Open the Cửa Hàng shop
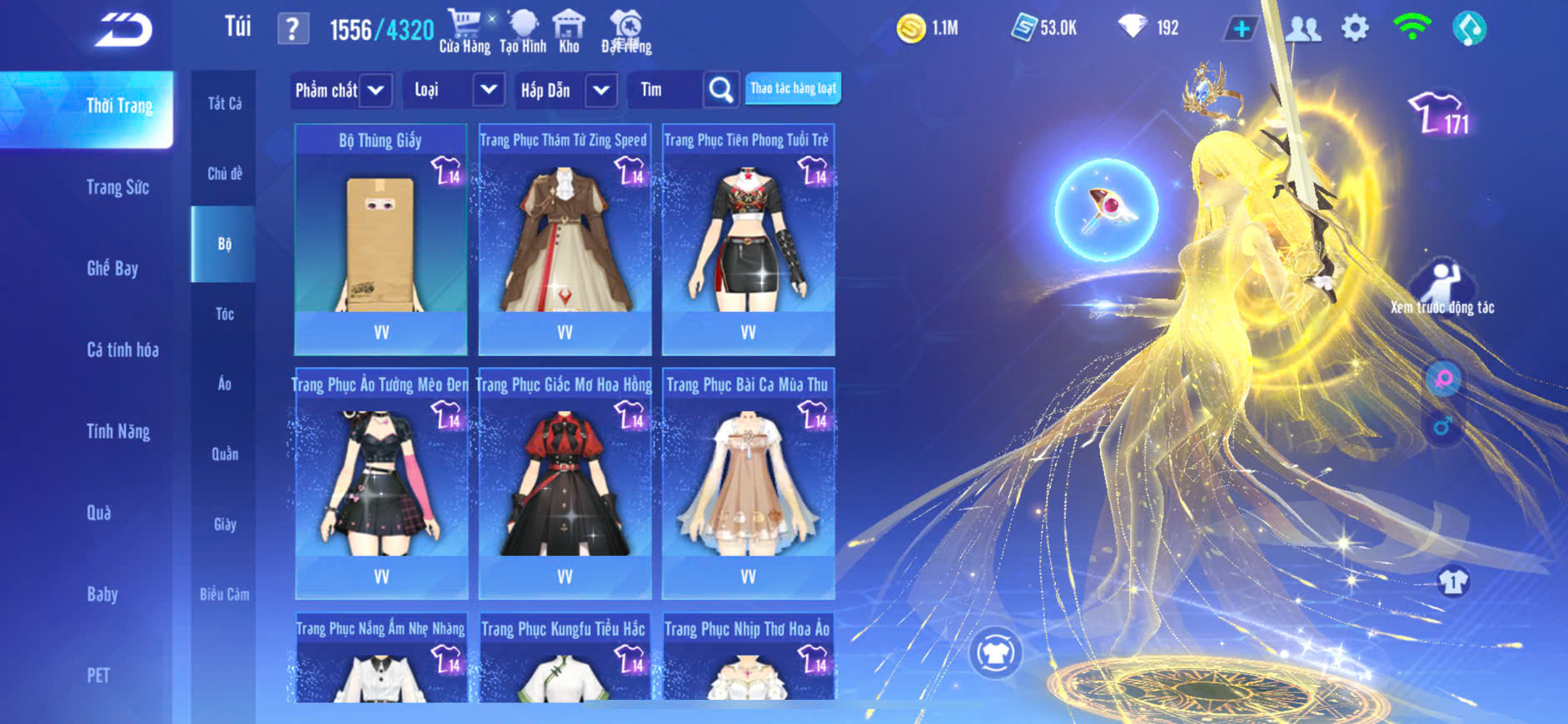Image resolution: width=1568 pixels, height=724 pixels. tap(464, 31)
